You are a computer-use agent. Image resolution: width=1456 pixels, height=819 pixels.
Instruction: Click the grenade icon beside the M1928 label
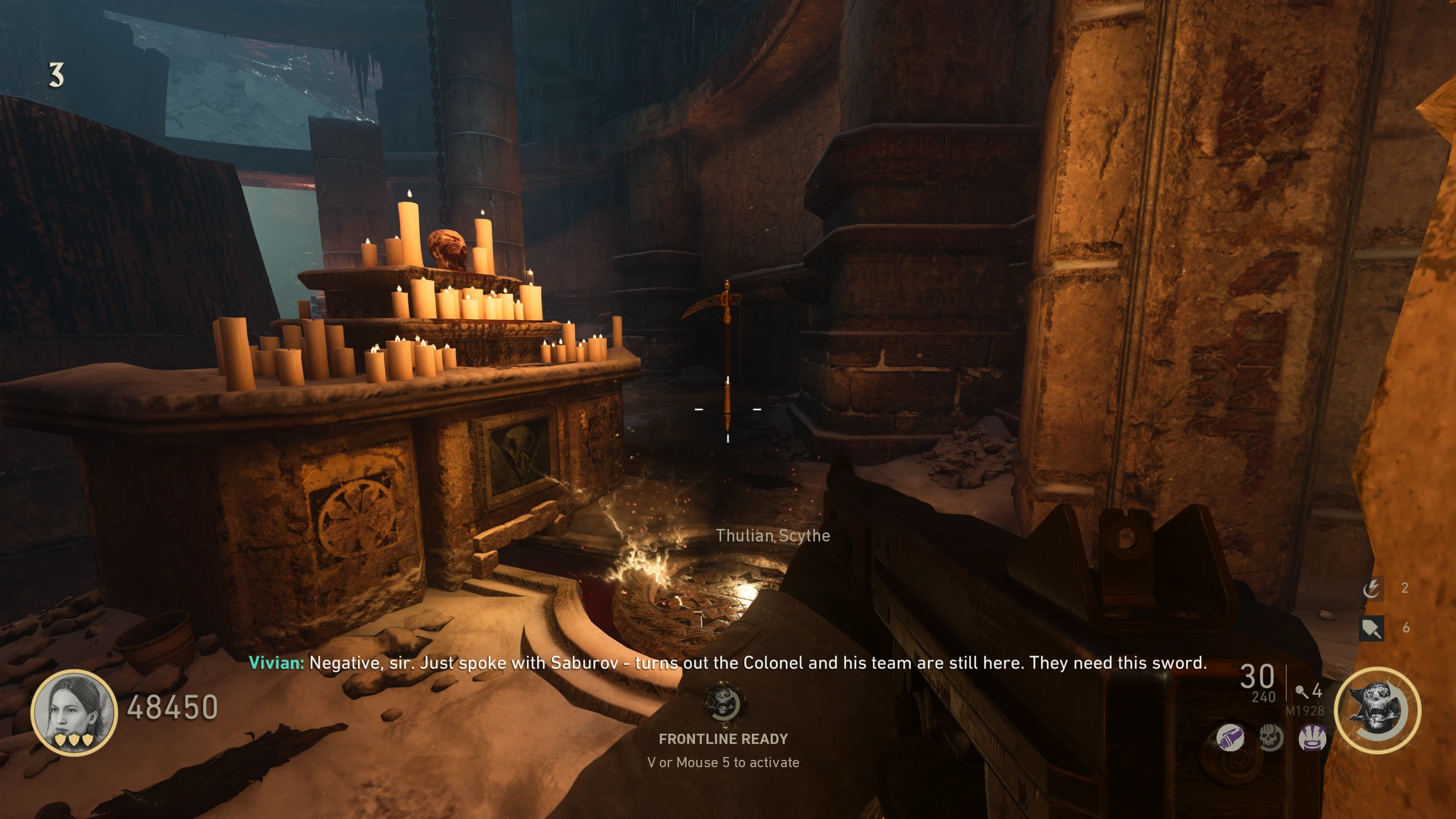[1301, 692]
